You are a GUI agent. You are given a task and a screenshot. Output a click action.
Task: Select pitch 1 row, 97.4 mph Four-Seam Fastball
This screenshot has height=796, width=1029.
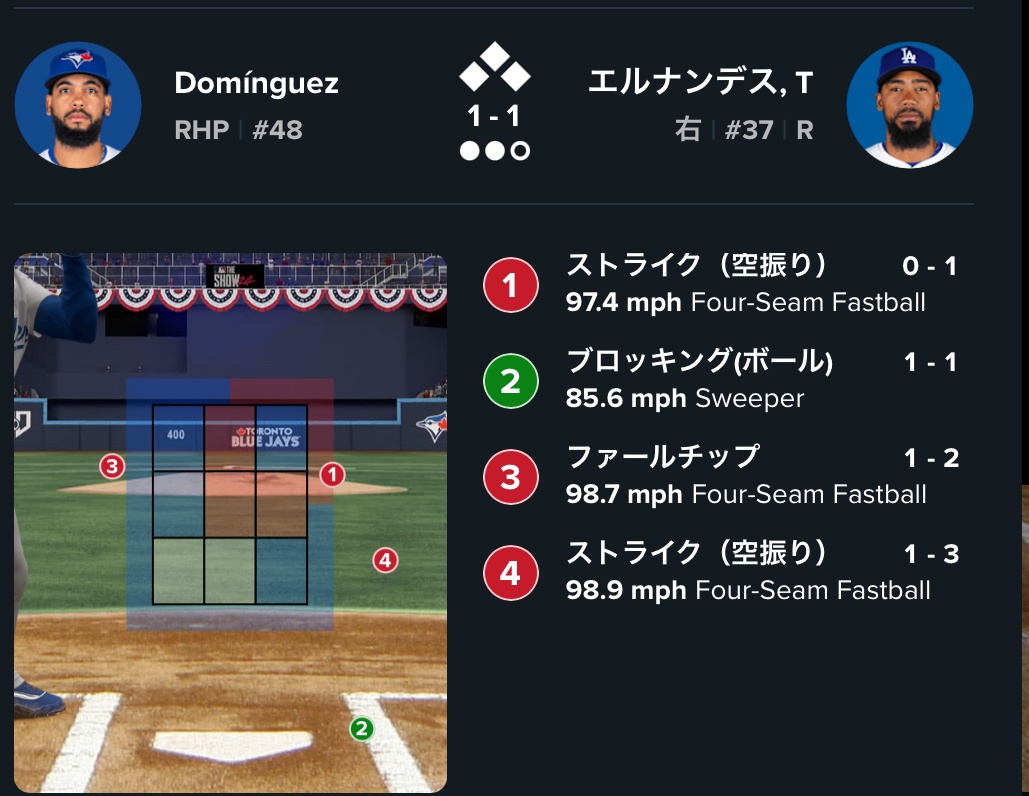click(x=720, y=284)
